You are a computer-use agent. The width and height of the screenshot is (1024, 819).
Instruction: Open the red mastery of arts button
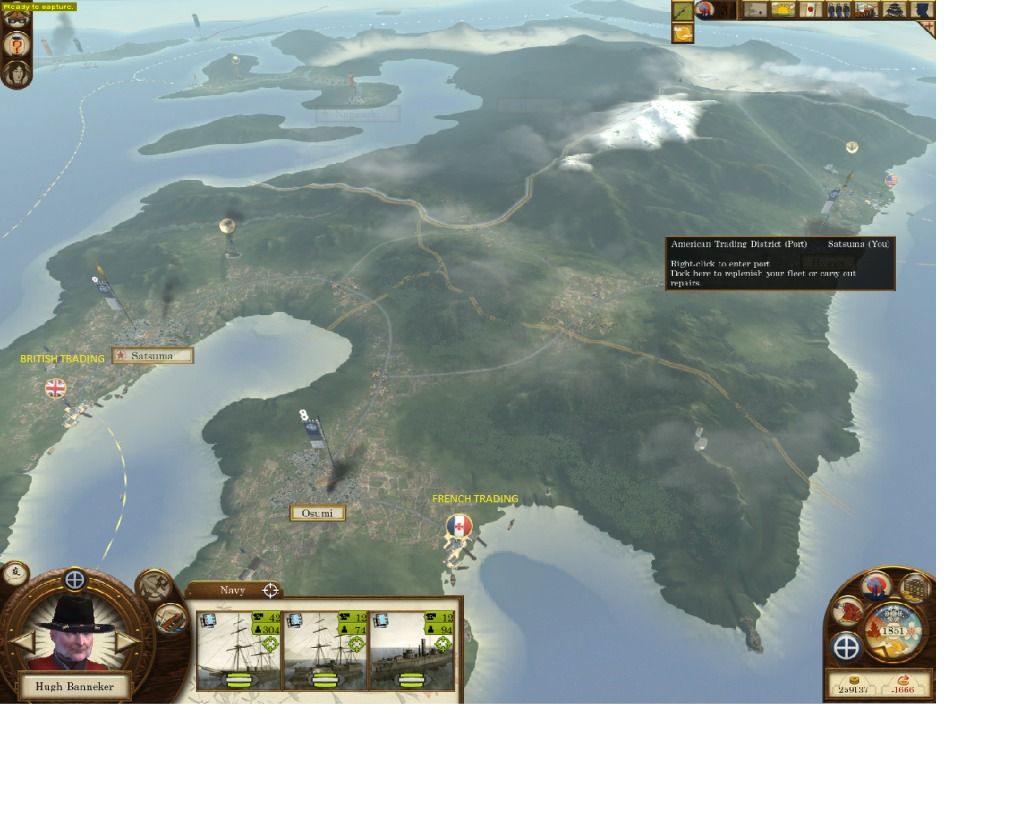click(848, 609)
